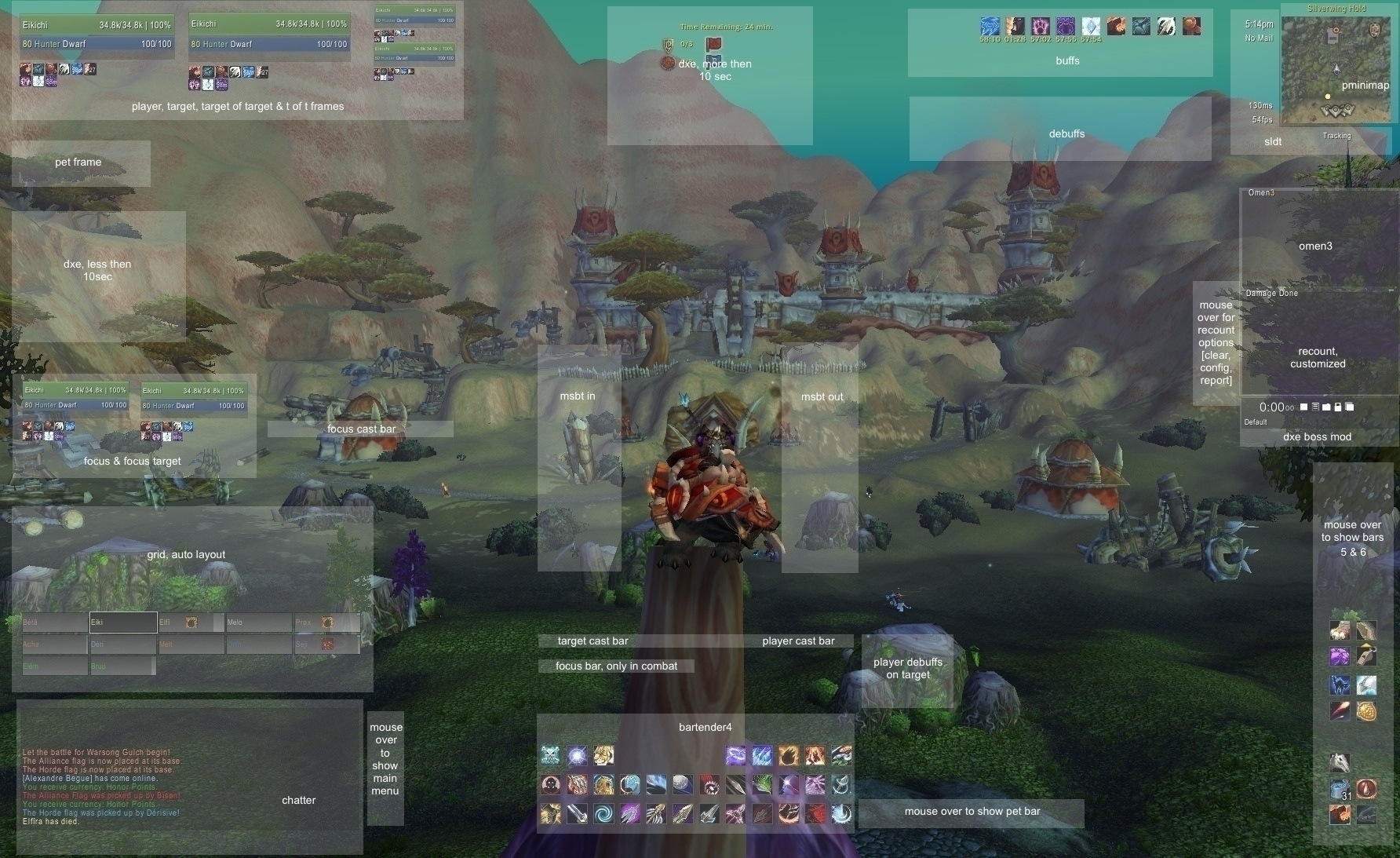Select the tiger icon on the bartender4 bar
Image resolution: width=1400 pixels, height=858 pixels.
604,755
